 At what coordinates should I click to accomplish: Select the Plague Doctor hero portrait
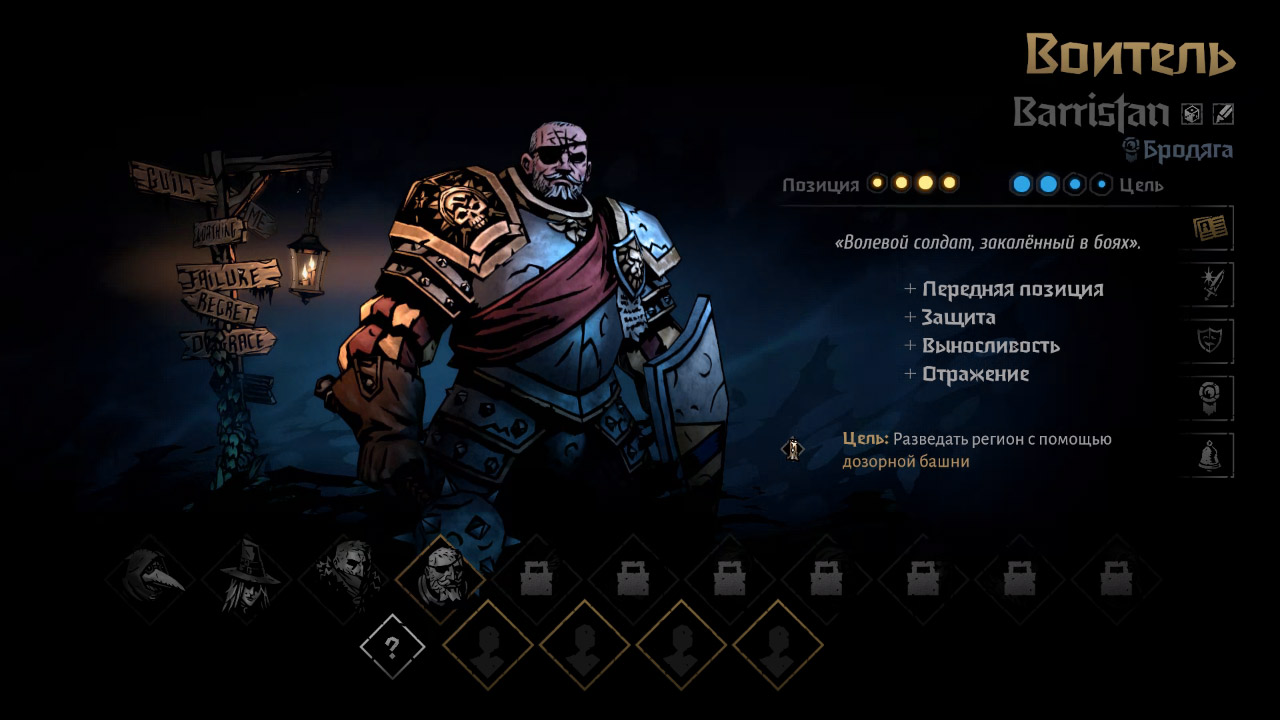coord(150,579)
